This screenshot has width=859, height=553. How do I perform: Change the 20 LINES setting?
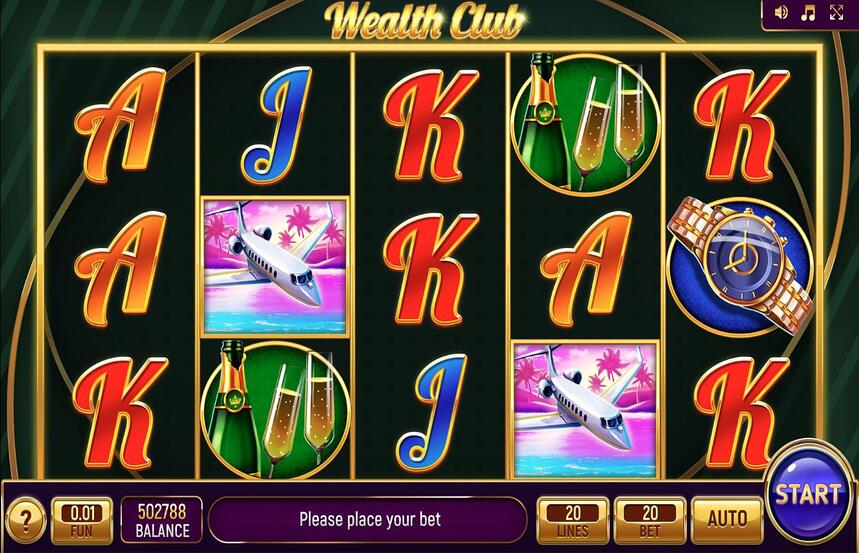[x=572, y=520]
